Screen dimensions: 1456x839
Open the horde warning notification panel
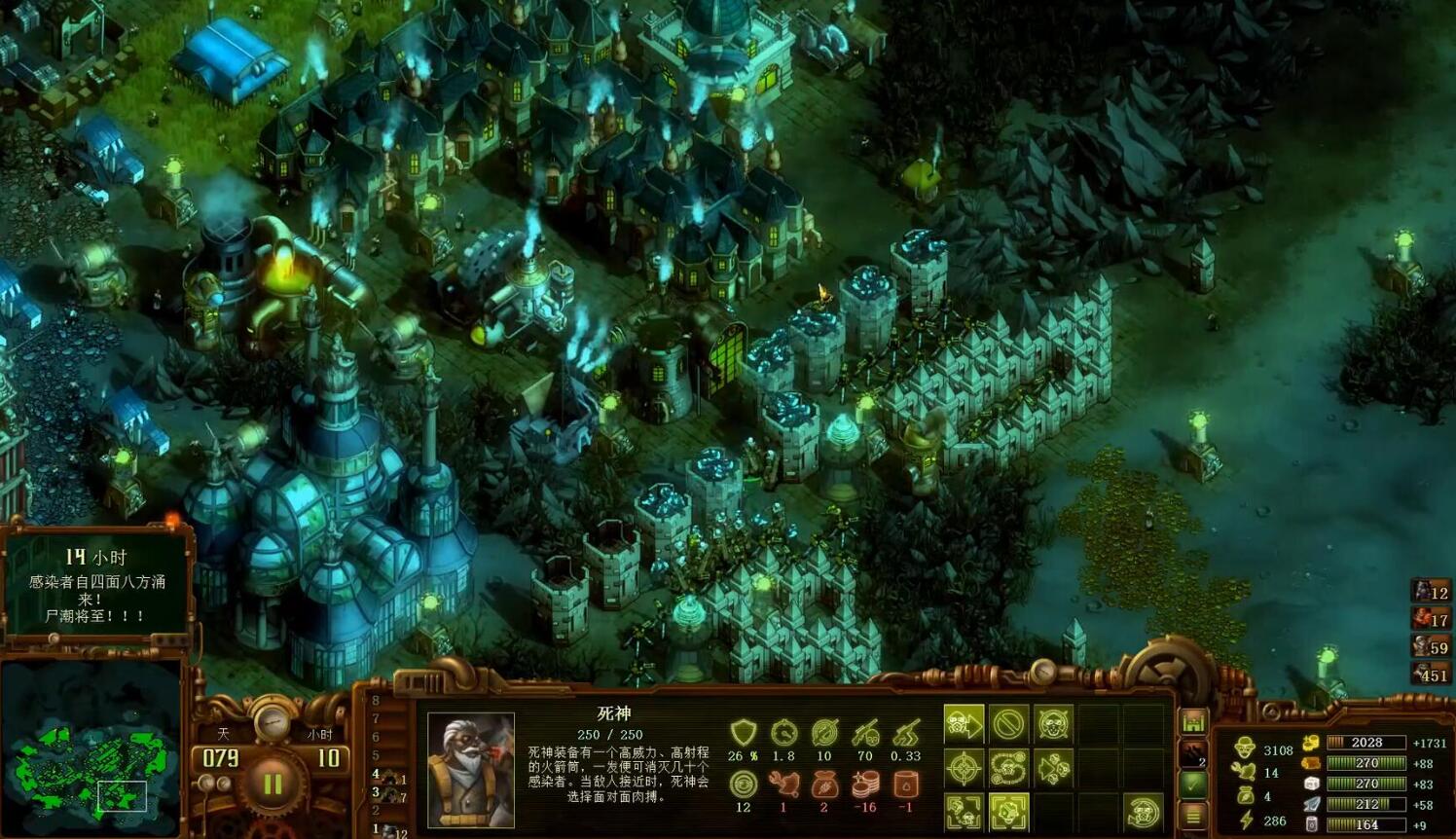(x=94, y=584)
